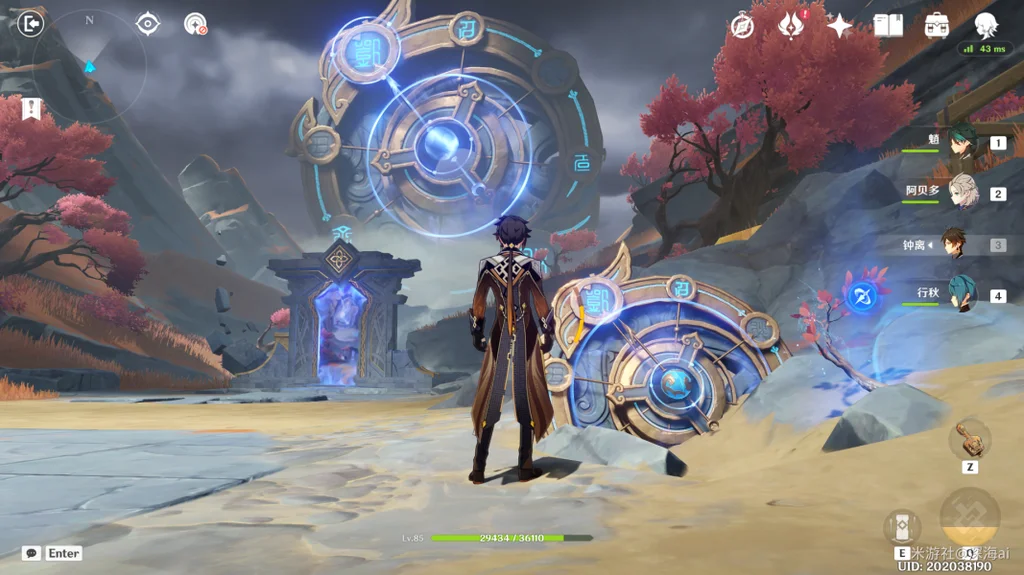Open Events icon with red alert
The width and height of the screenshot is (1024, 575).
[x=791, y=25]
